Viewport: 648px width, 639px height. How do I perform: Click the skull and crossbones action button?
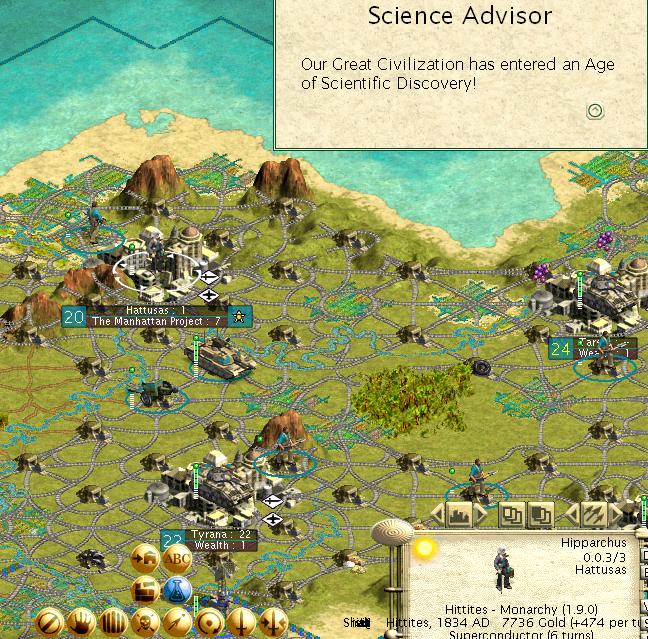(145, 623)
